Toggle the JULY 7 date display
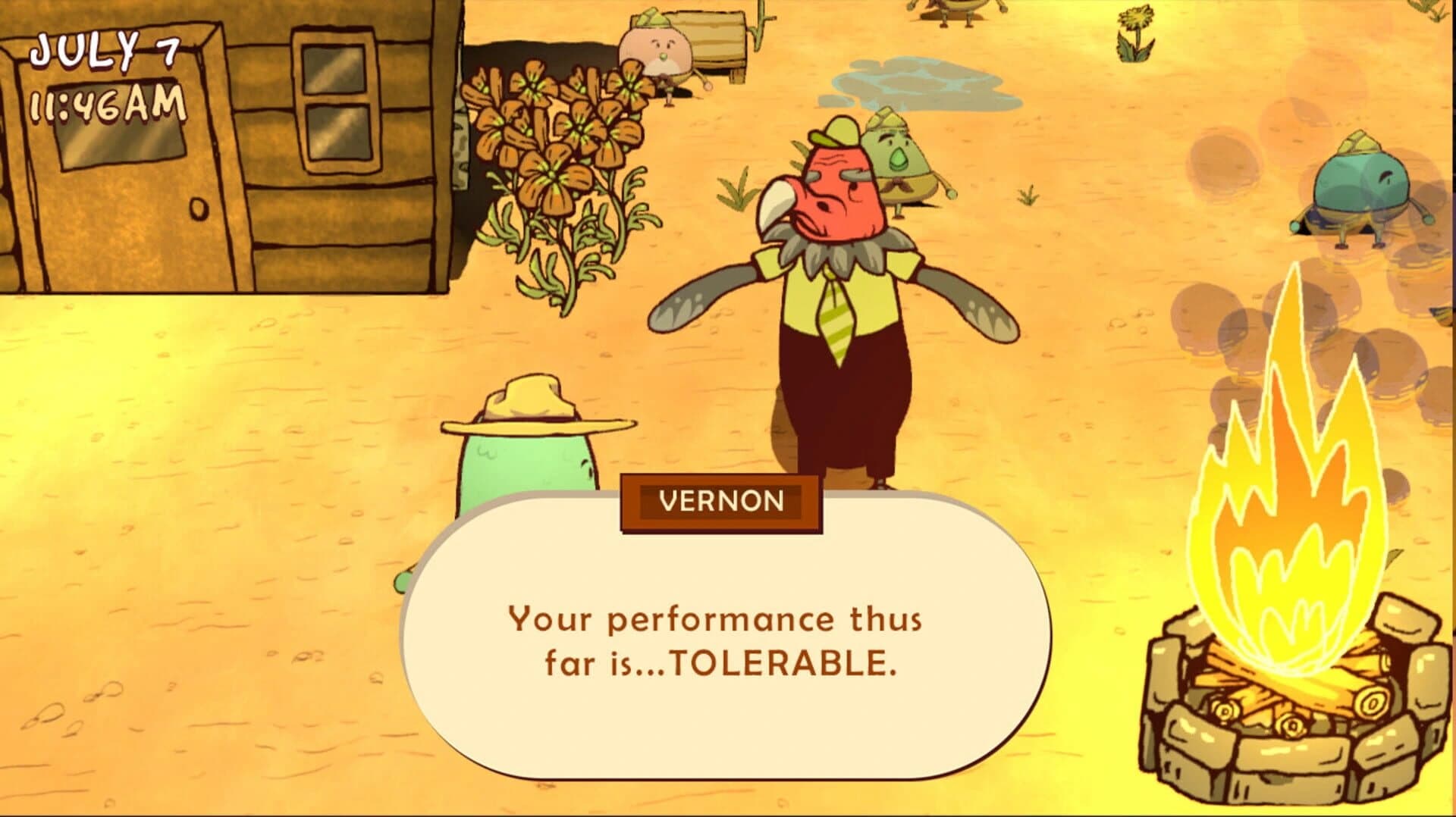The height and width of the screenshot is (817, 1456). coord(106,49)
